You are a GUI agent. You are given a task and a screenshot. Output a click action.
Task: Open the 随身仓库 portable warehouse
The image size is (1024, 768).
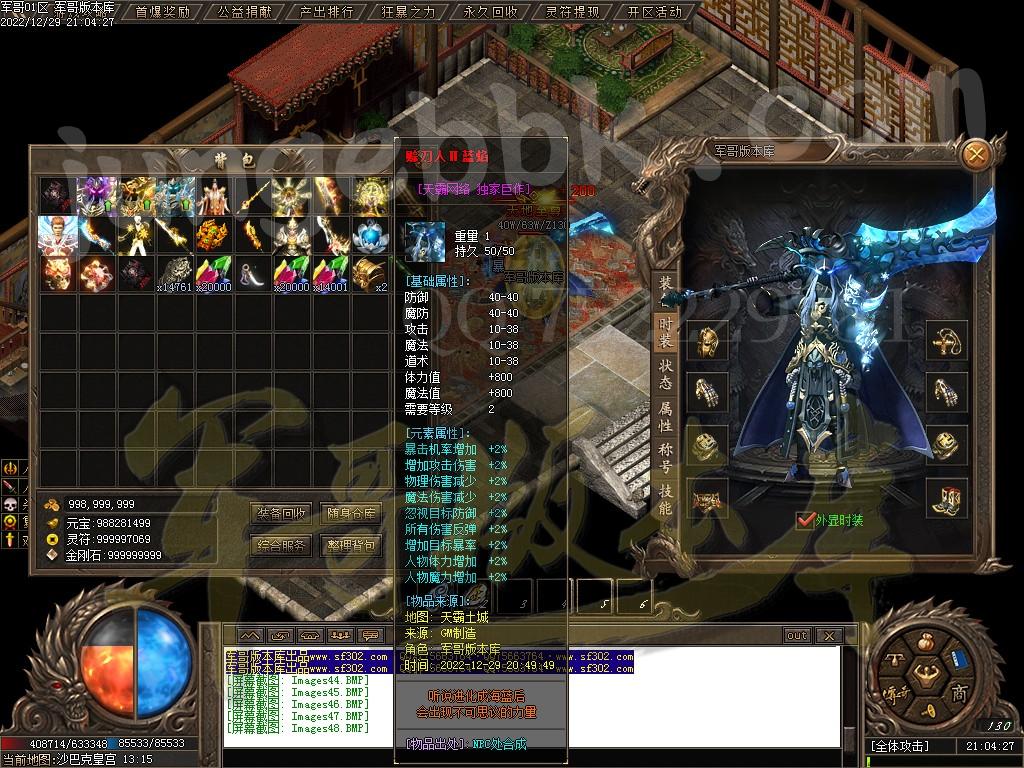point(351,513)
